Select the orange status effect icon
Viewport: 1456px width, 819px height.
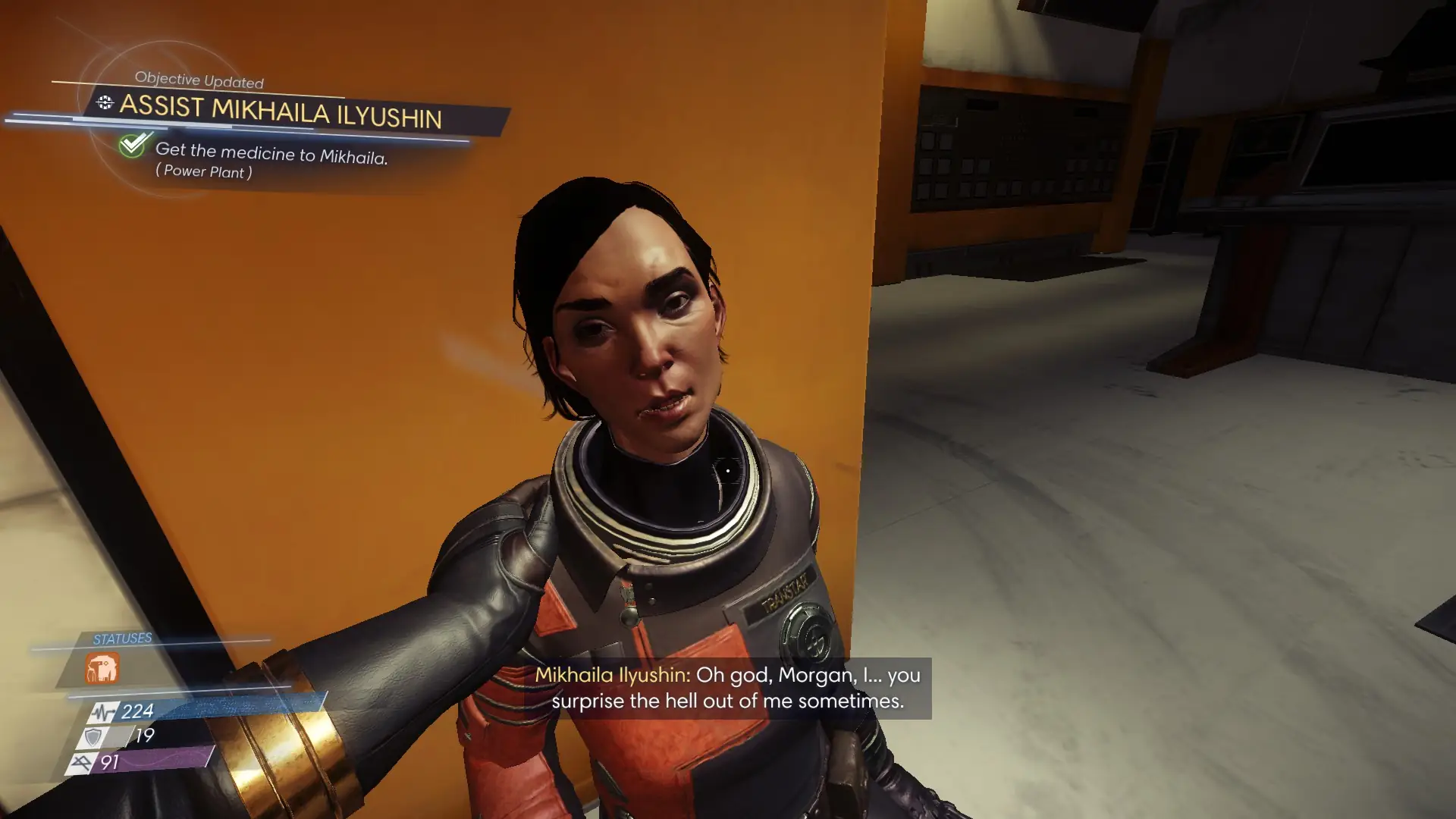click(x=102, y=669)
